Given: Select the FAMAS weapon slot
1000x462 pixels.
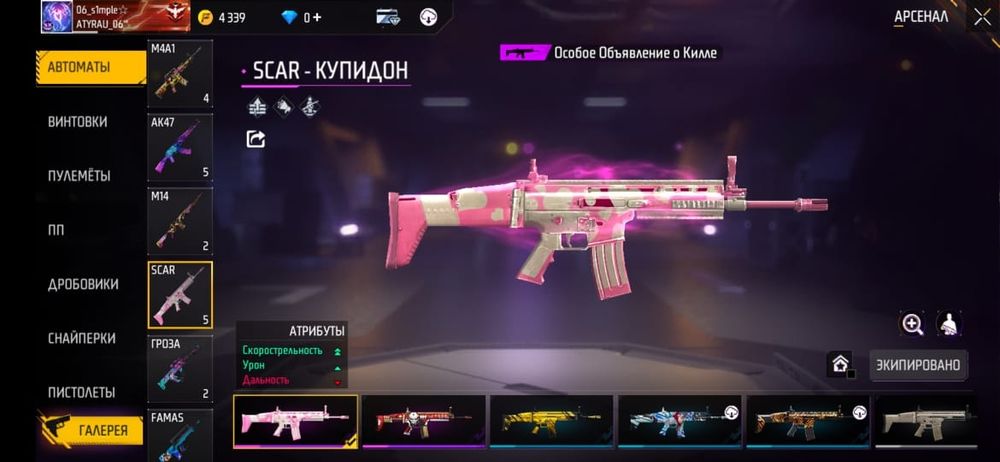Looking at the screenshot, I should pos(180,436).
